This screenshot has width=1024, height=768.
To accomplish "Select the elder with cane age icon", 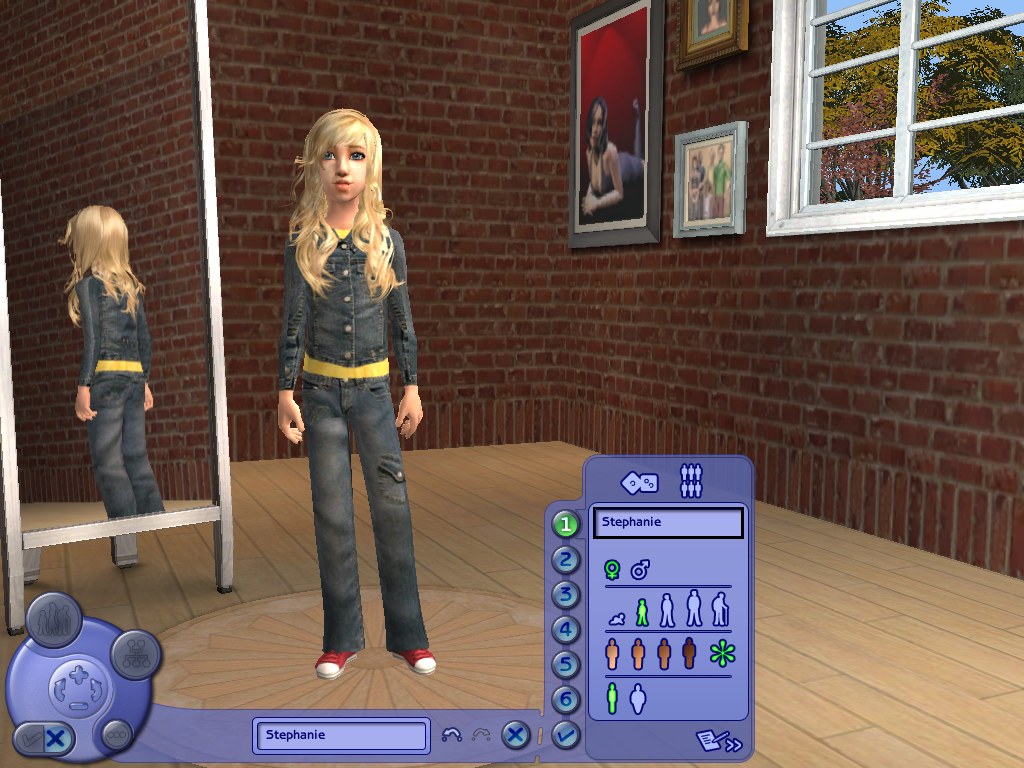I will pos(720,609).
